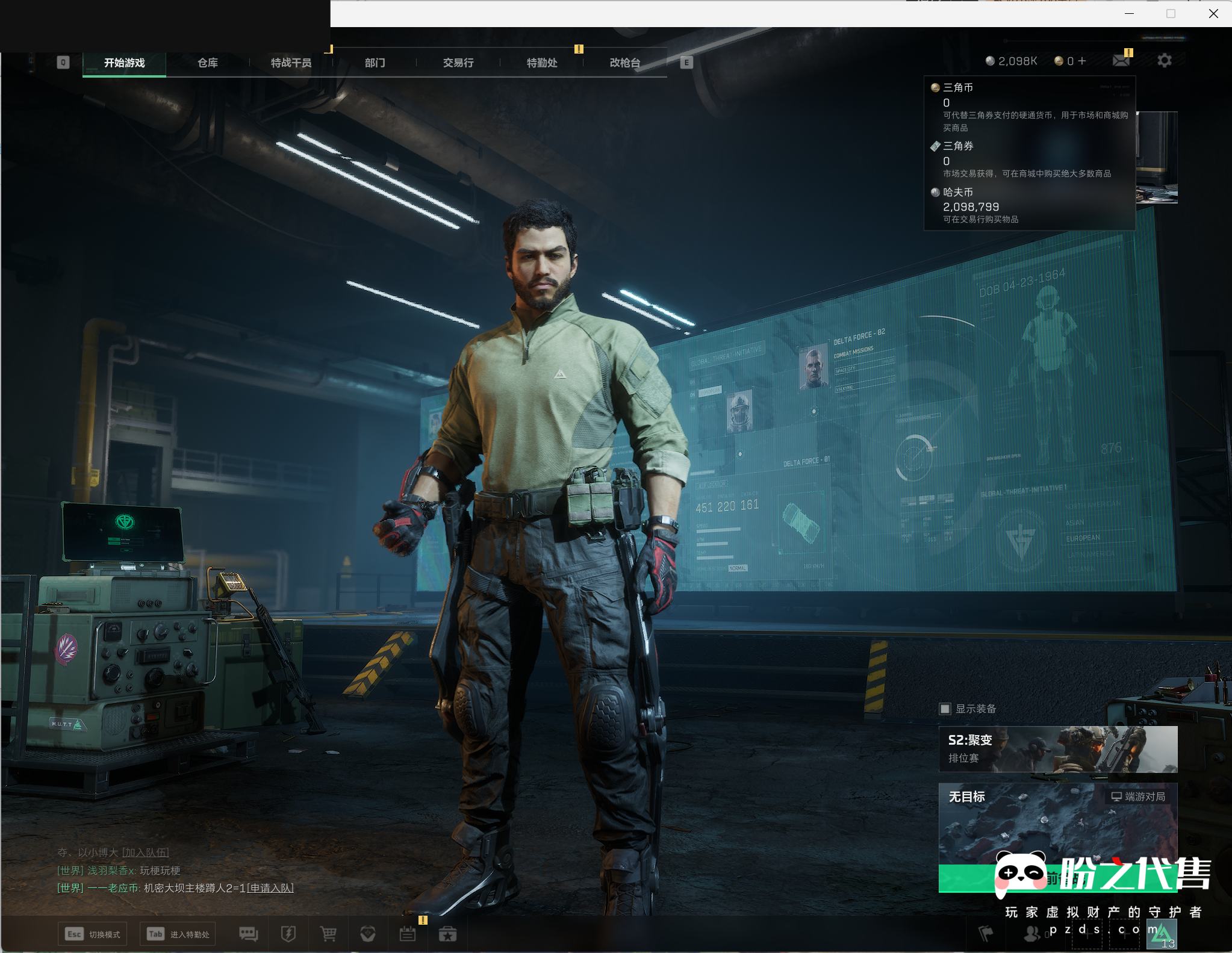
Task: Open the shopping cart store icon
Action: (328, 934)
